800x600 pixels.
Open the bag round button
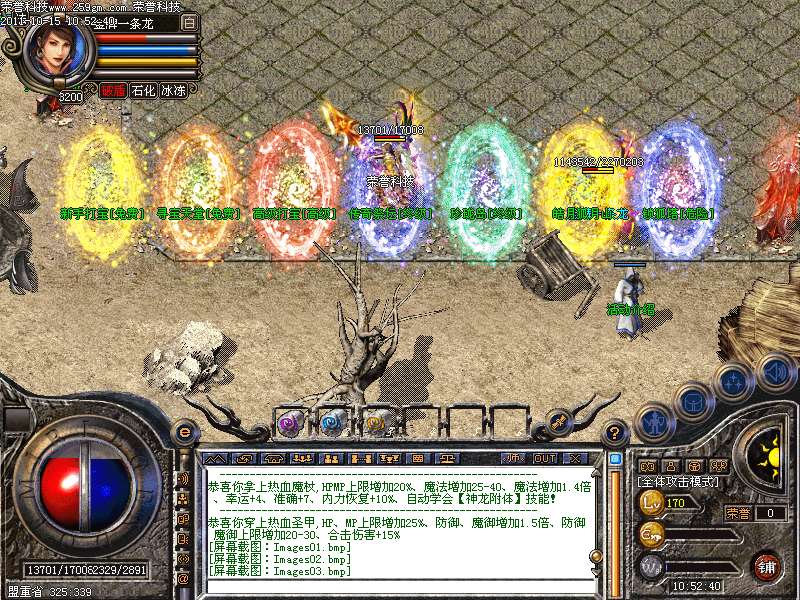pyautogui.click(x=692, y=401)
